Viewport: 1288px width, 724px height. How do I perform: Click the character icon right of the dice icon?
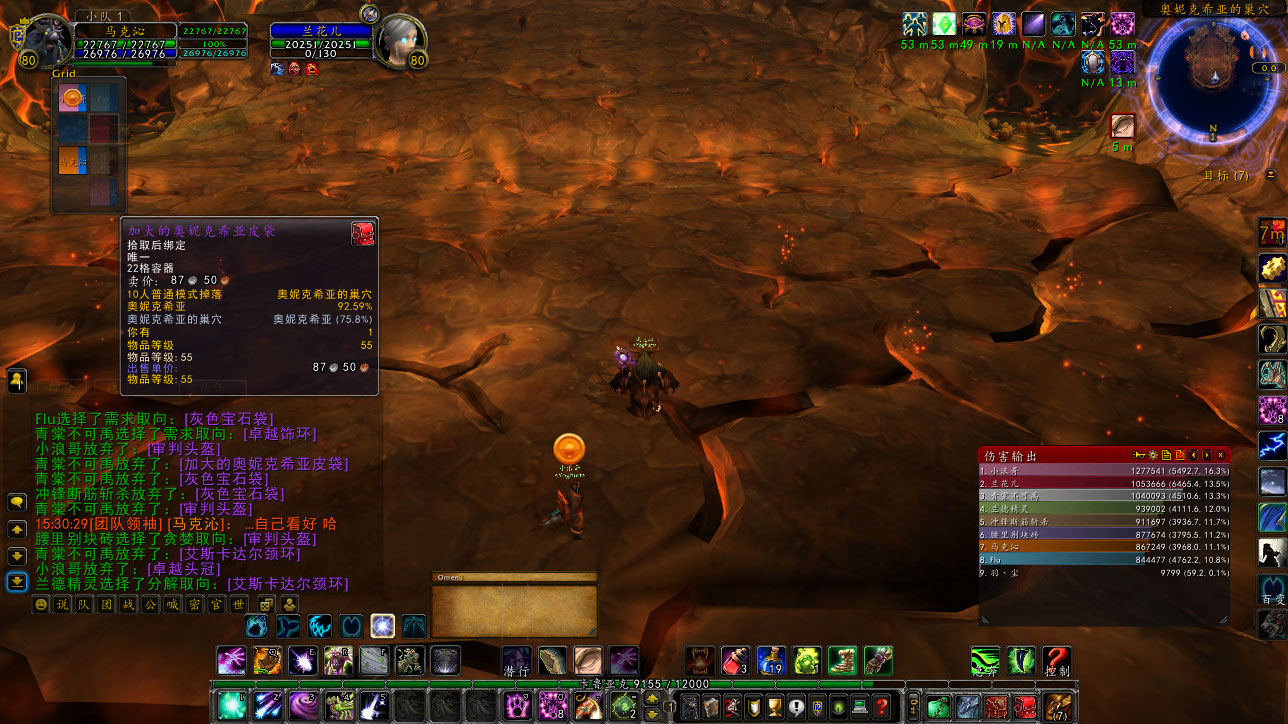[288, 603]
